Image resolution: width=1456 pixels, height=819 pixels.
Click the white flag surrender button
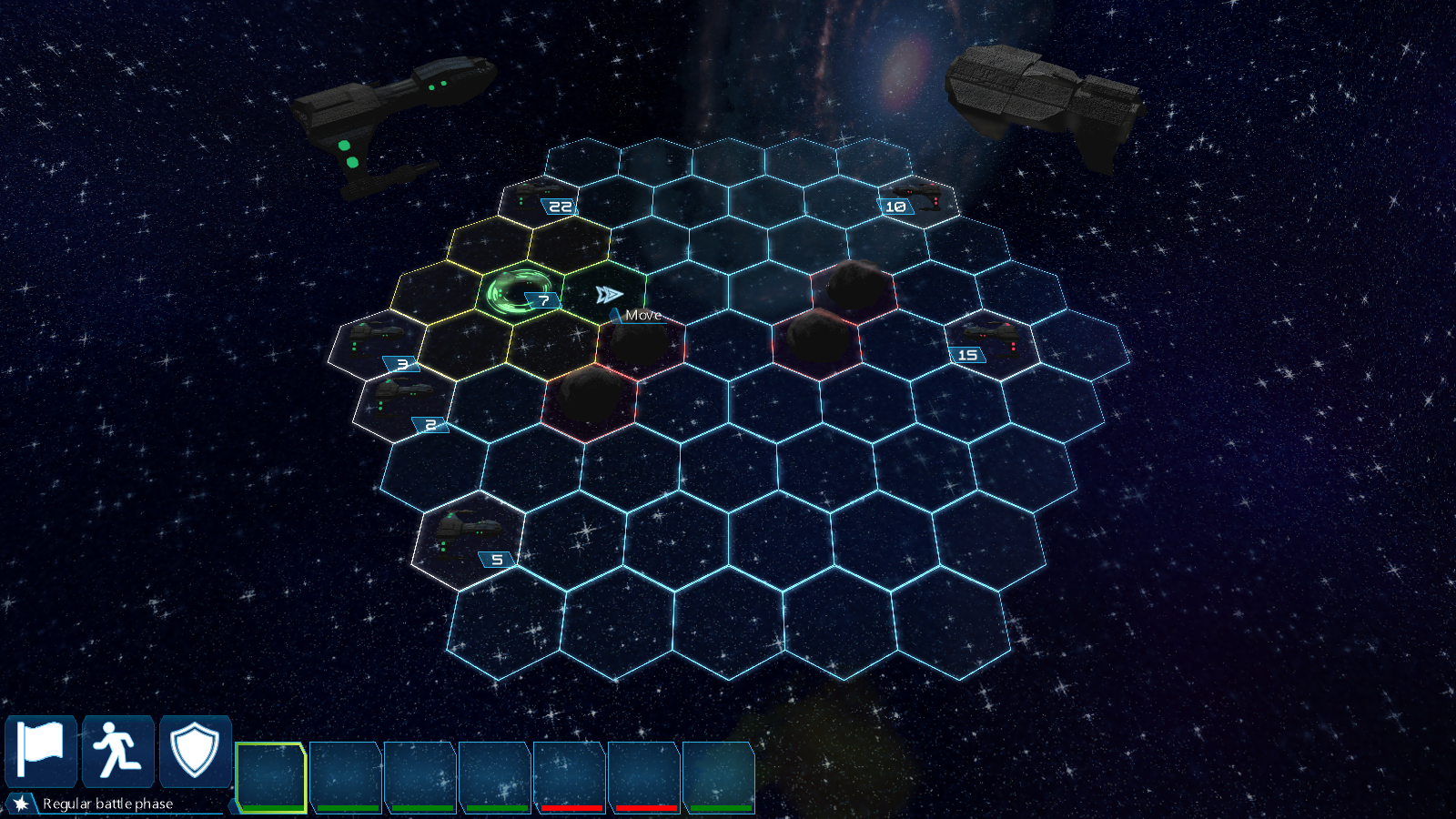tap(41, 752)
